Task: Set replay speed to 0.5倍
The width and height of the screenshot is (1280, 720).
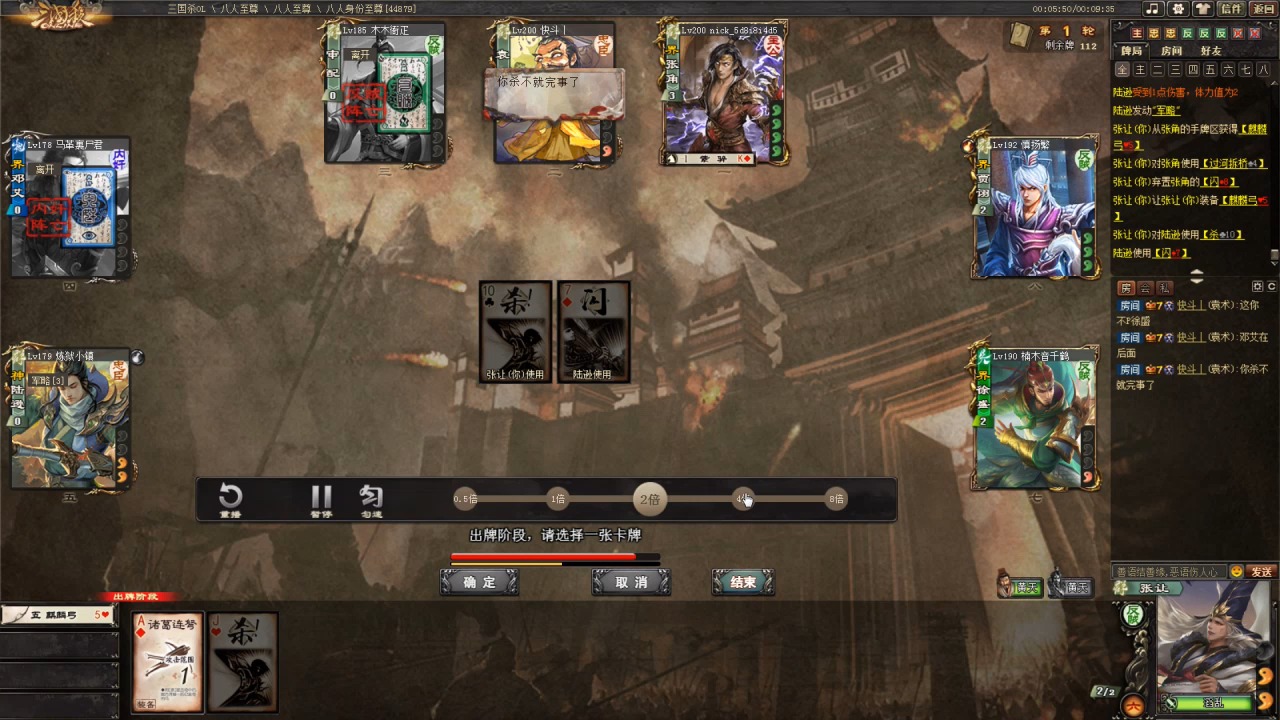Action: [465, 499]
